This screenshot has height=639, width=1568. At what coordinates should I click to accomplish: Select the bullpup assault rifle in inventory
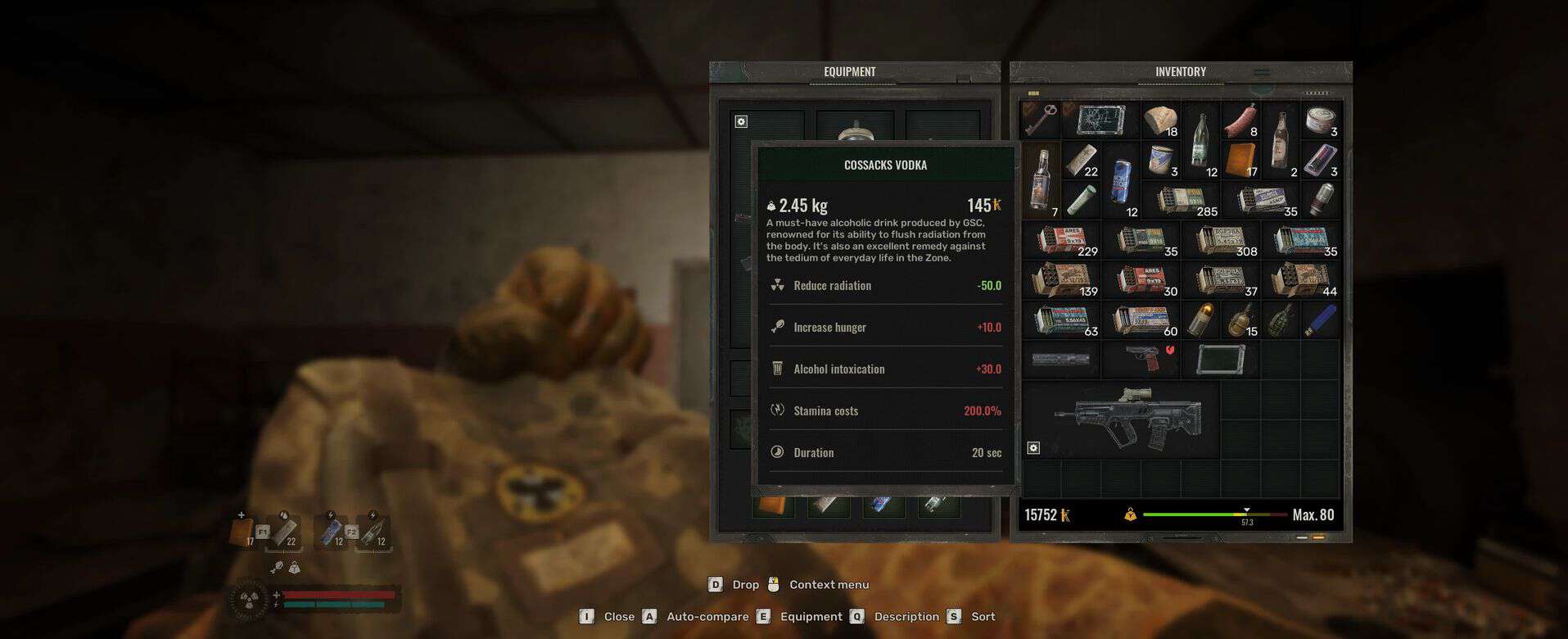coord(1128,419)
